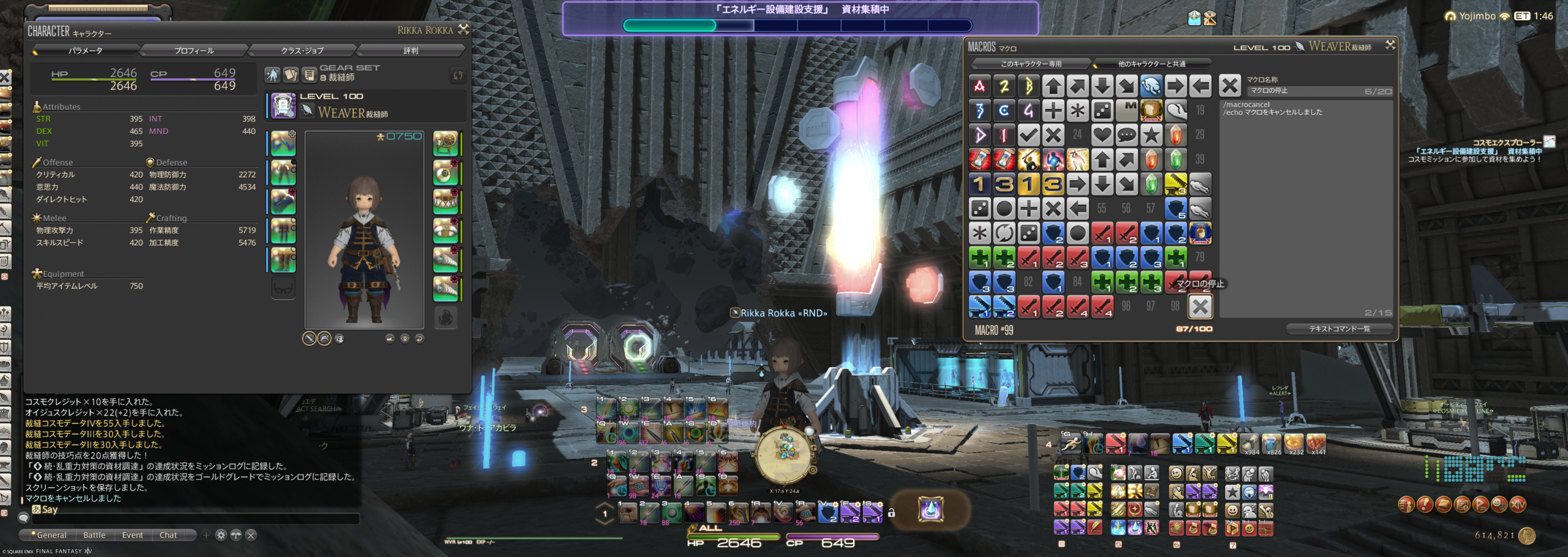Pick the heart-icon macro slot
1568x557 pixels.
click(1102, 135)
